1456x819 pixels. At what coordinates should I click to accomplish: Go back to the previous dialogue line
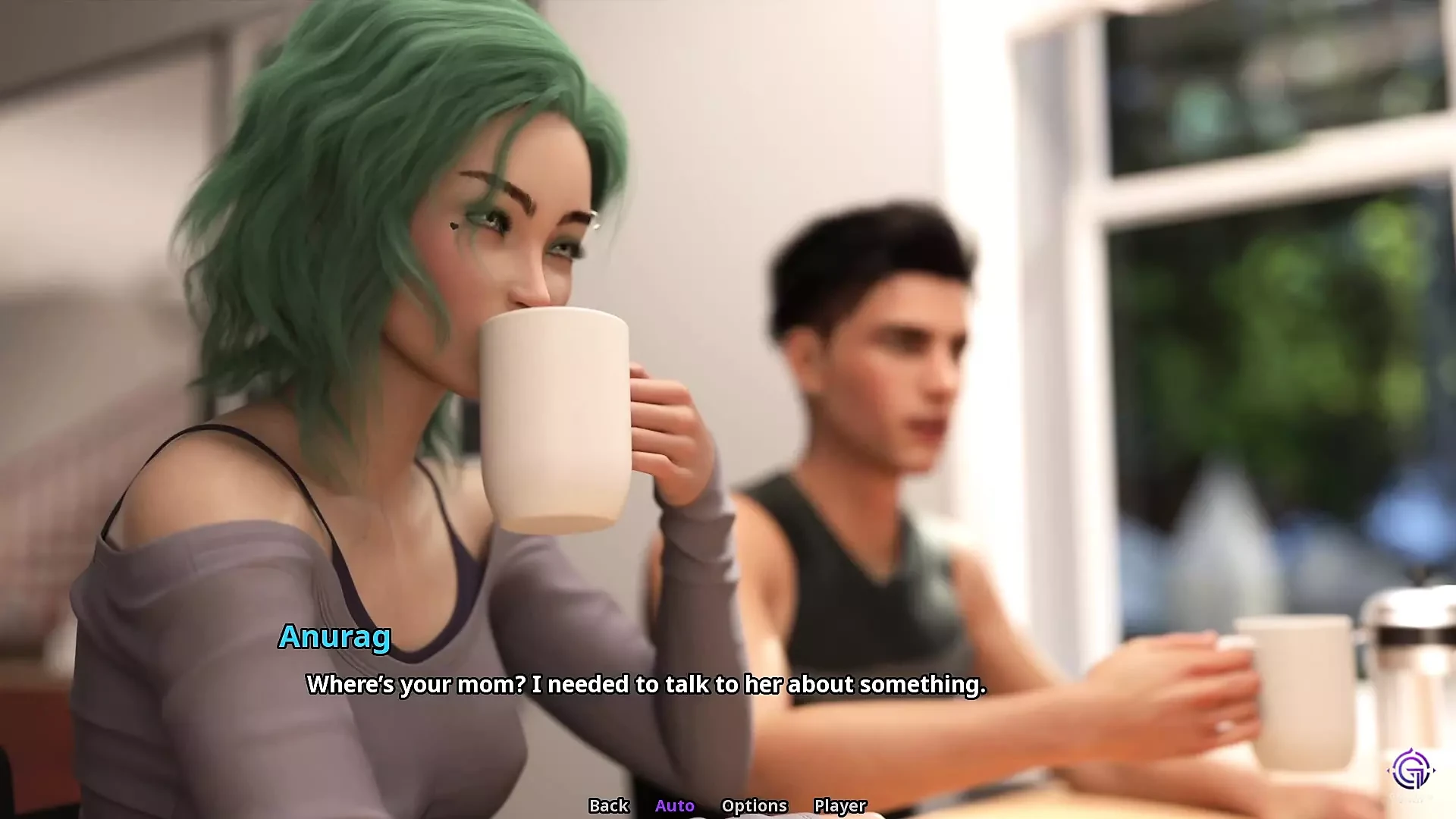(608, 805)
